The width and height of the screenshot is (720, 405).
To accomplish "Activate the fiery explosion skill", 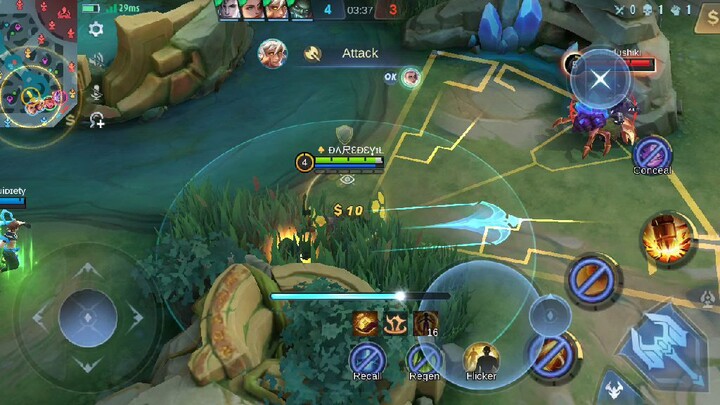I will pyautogui.click(x=667, y=239).
